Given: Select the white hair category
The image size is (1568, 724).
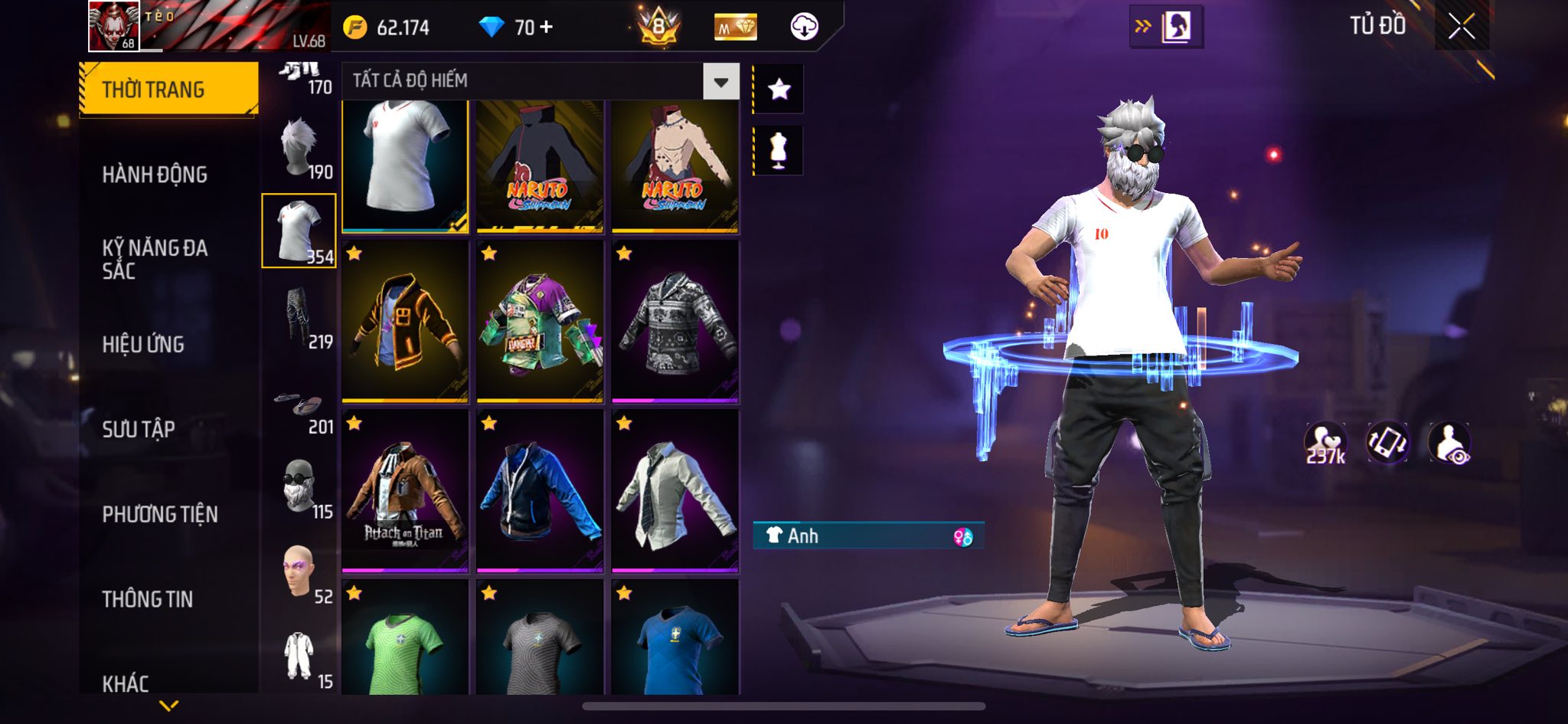Looking at the screenshot, I should (x=299, y=146).
